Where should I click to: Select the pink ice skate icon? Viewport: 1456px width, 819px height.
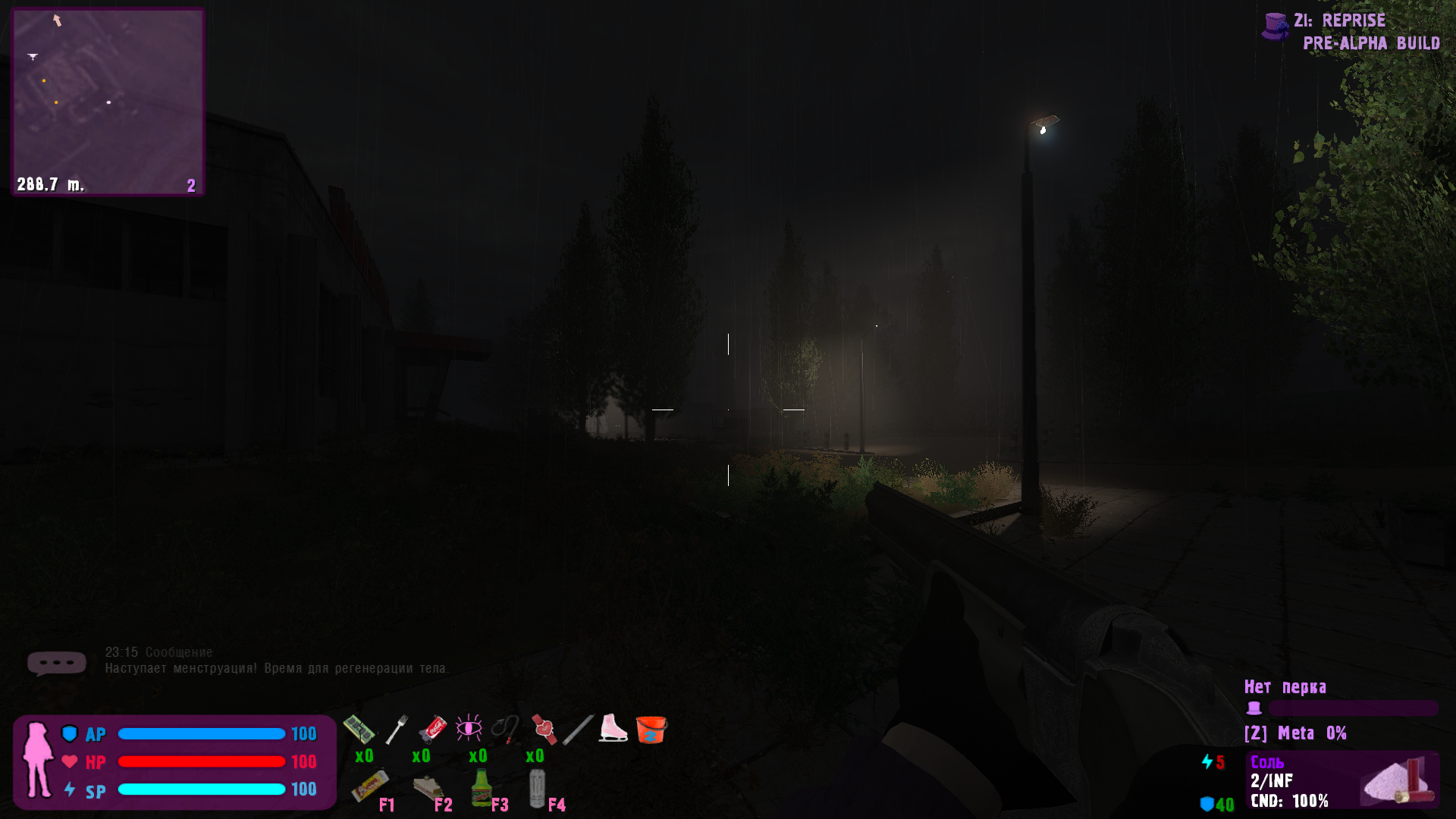click(613, 728)
